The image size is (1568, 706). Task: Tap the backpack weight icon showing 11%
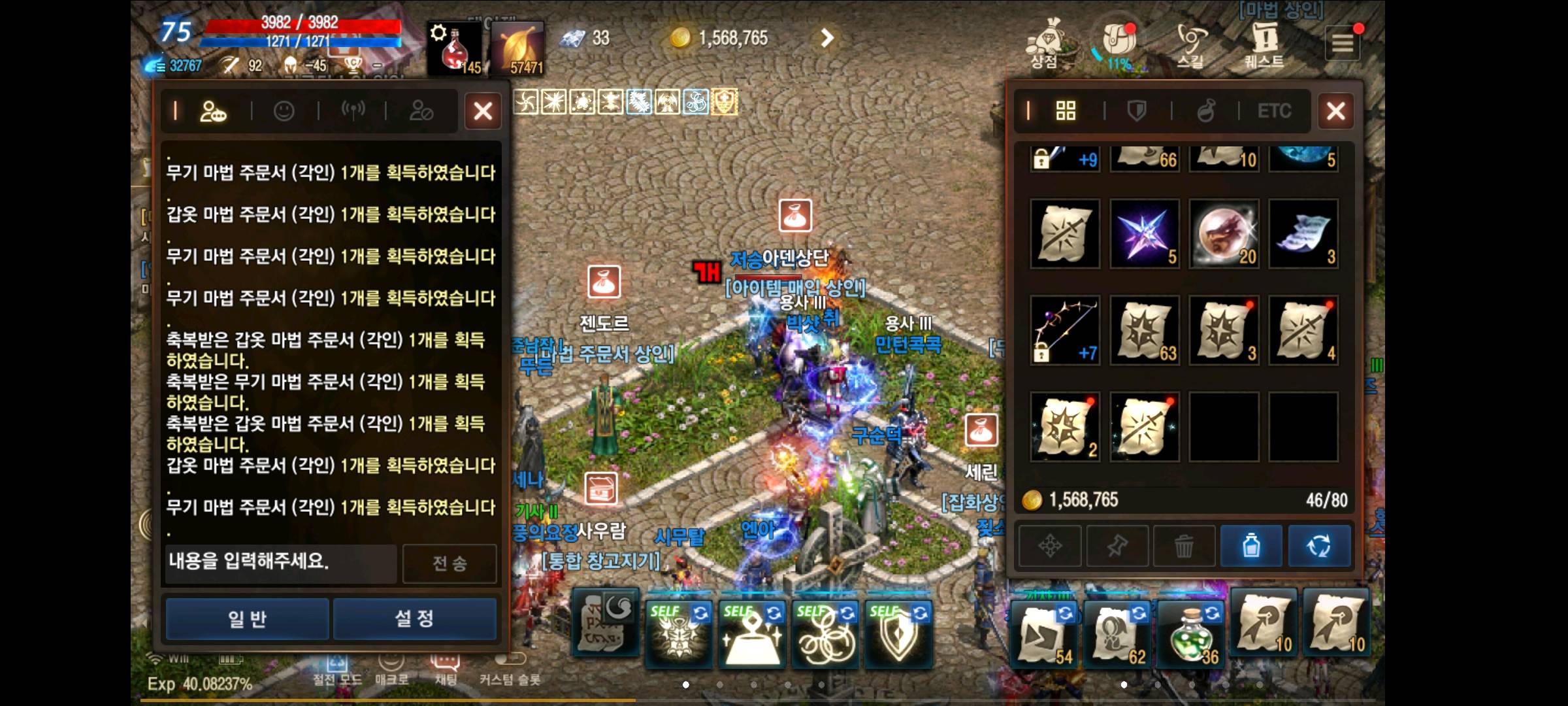click(1119, 41)
